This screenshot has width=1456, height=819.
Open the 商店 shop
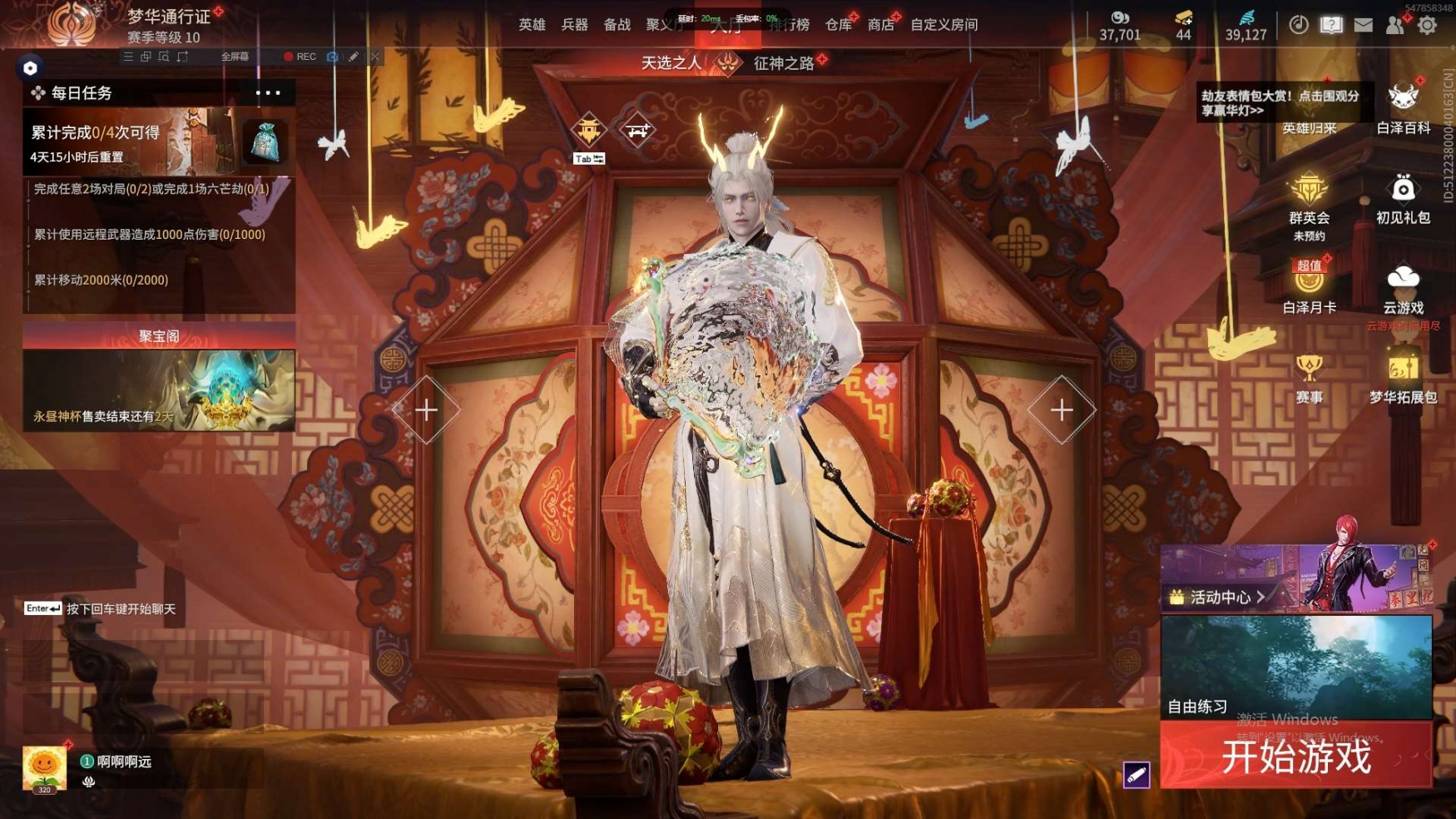click(x=880, y=25)
